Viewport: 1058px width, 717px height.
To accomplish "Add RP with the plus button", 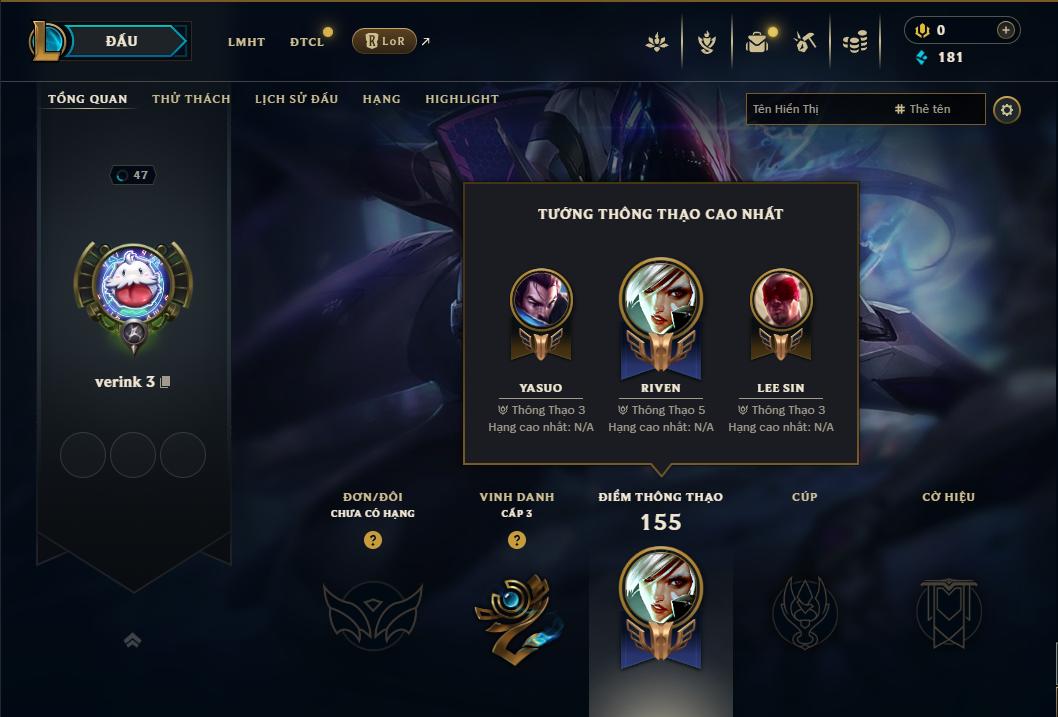I will tap(1006, 30).
